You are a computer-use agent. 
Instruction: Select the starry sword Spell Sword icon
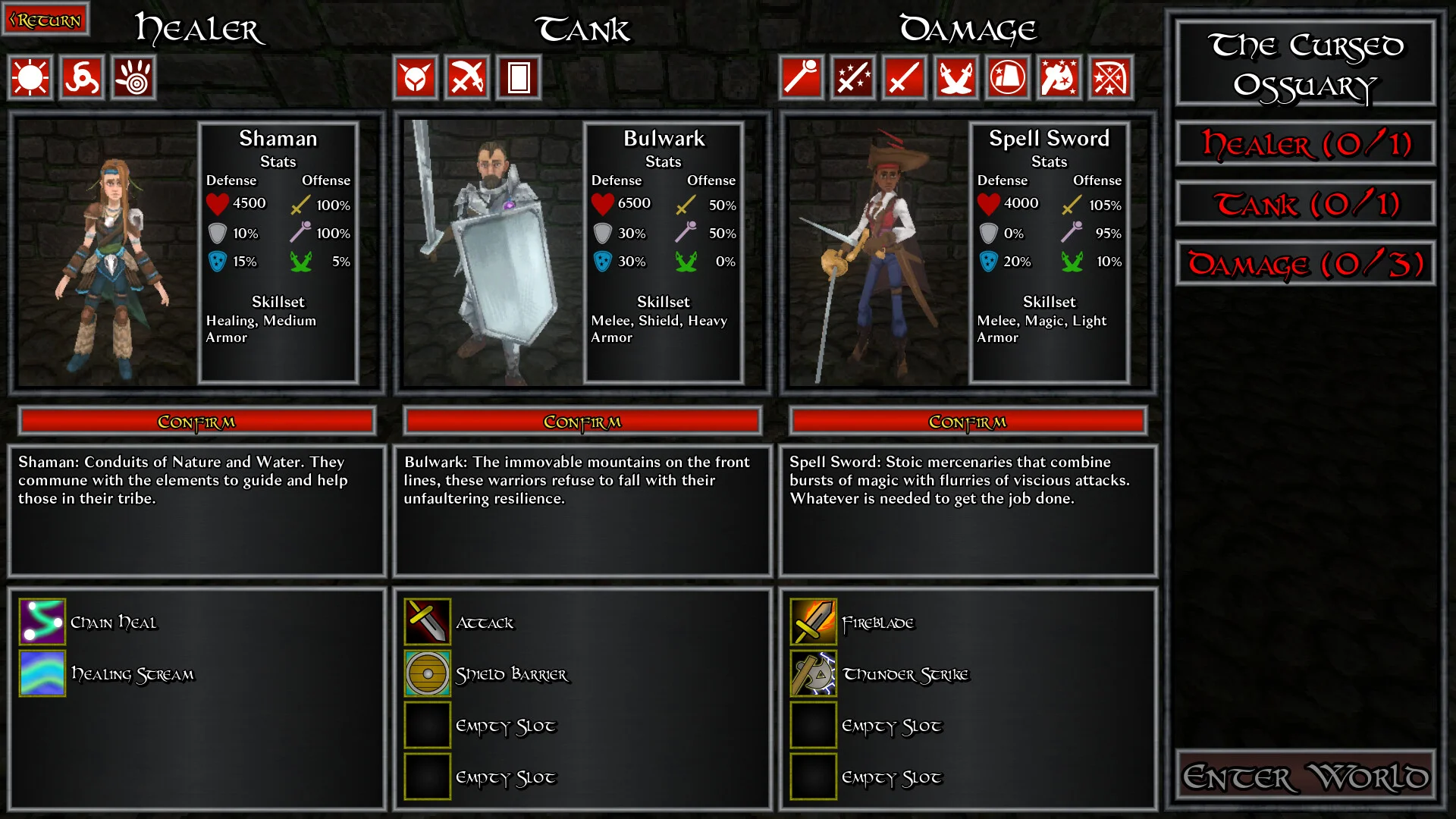point(853,77)
